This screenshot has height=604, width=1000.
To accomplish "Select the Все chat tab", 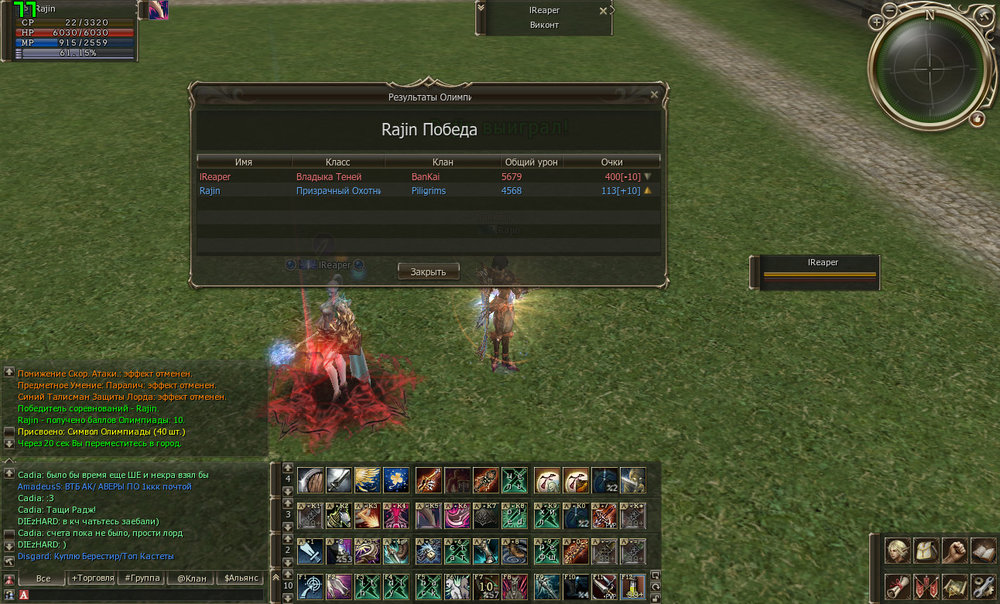I will click(43, 578).
